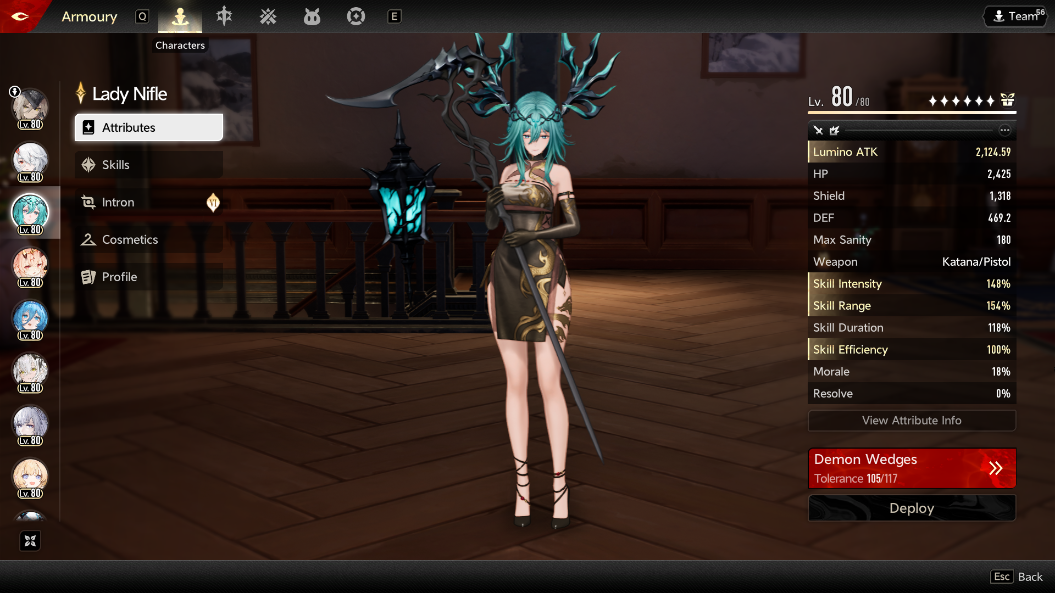
Task: Open the Demon Wedges panel
Action: (911, 468)
